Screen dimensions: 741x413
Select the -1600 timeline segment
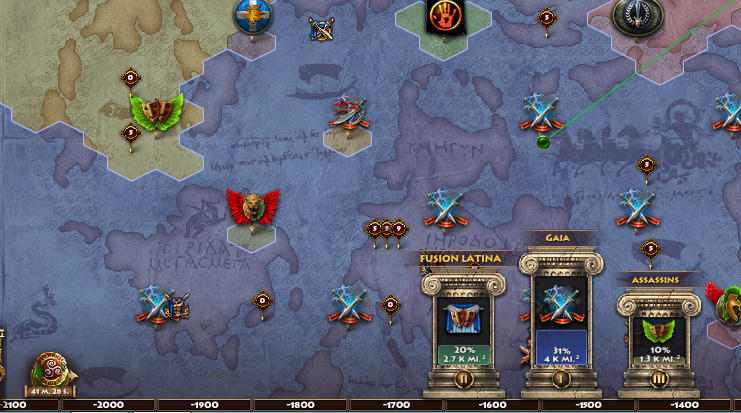point(493,406)
